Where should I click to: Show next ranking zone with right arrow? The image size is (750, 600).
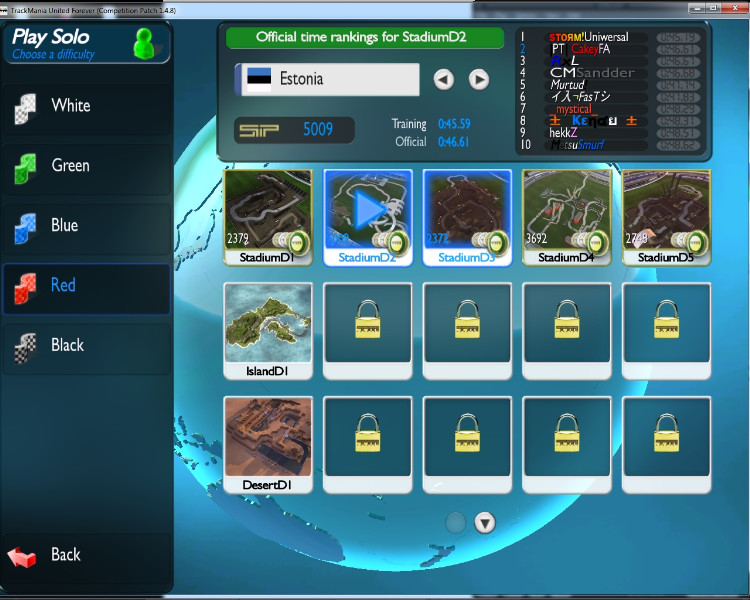pos(479,79)
